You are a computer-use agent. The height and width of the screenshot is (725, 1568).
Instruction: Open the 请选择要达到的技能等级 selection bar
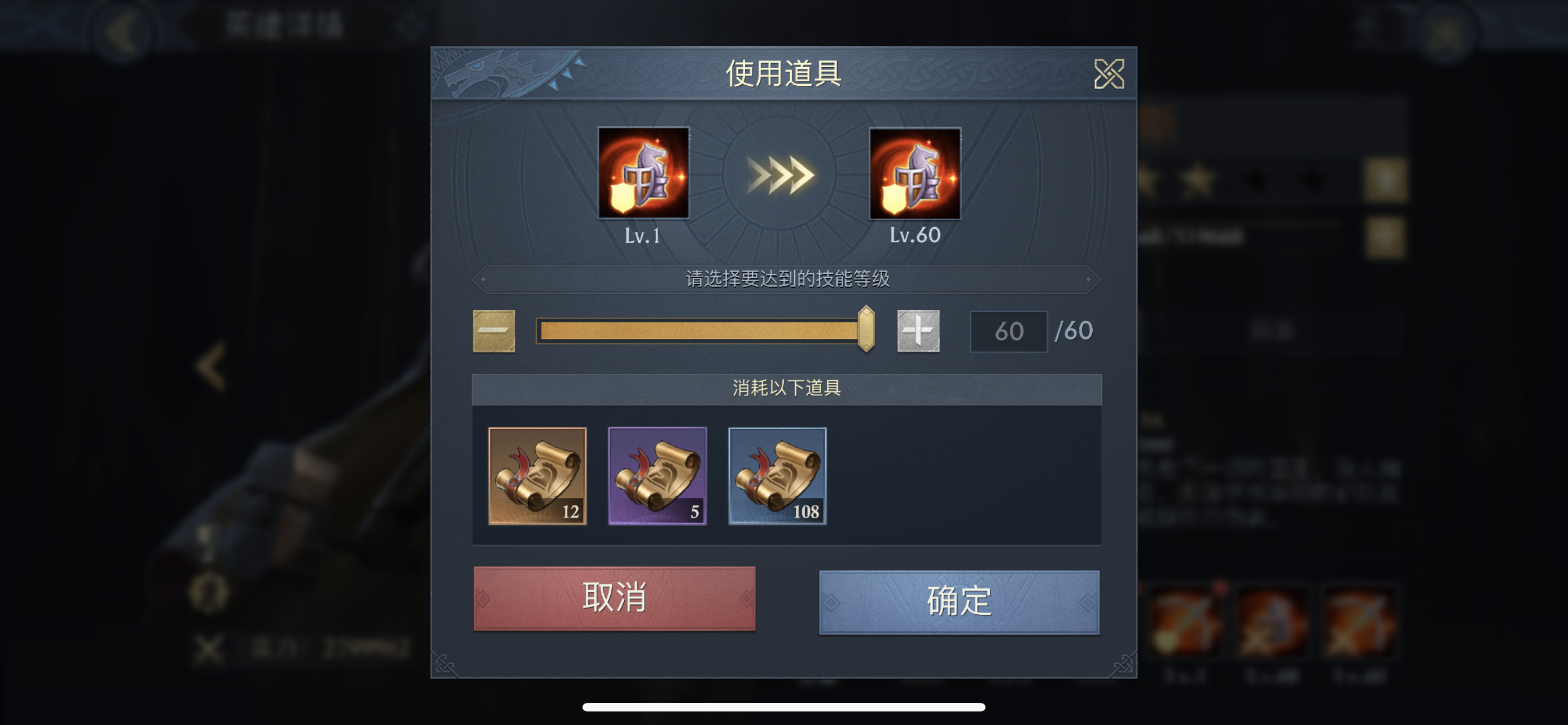coord(786,280)
